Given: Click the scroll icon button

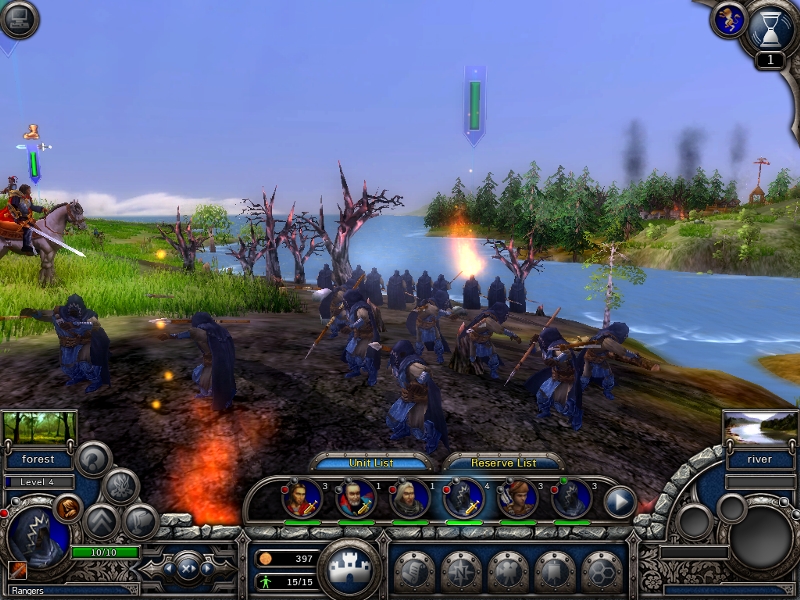Looking at the screenshot, I should [x=411, y=571].
